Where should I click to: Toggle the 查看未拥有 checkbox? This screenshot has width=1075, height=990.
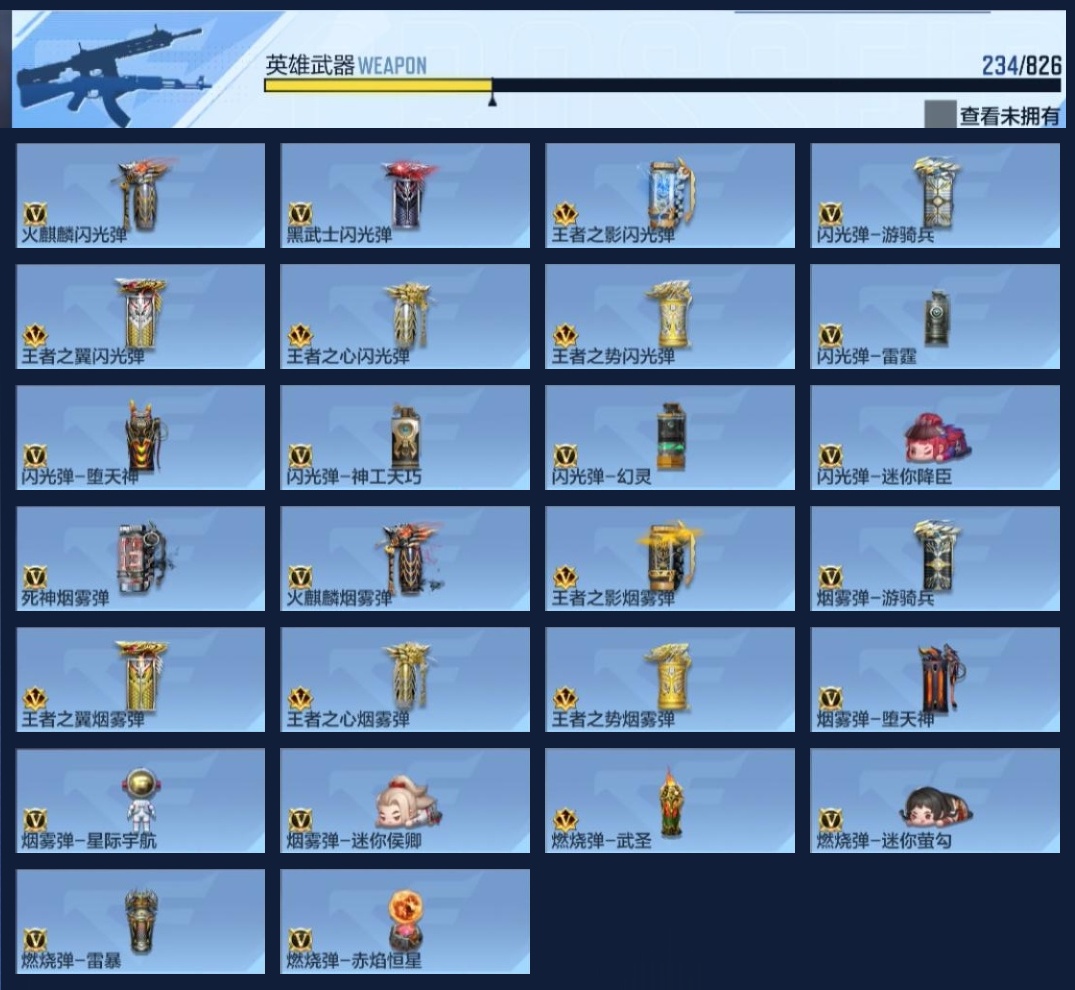coord(940,114)
